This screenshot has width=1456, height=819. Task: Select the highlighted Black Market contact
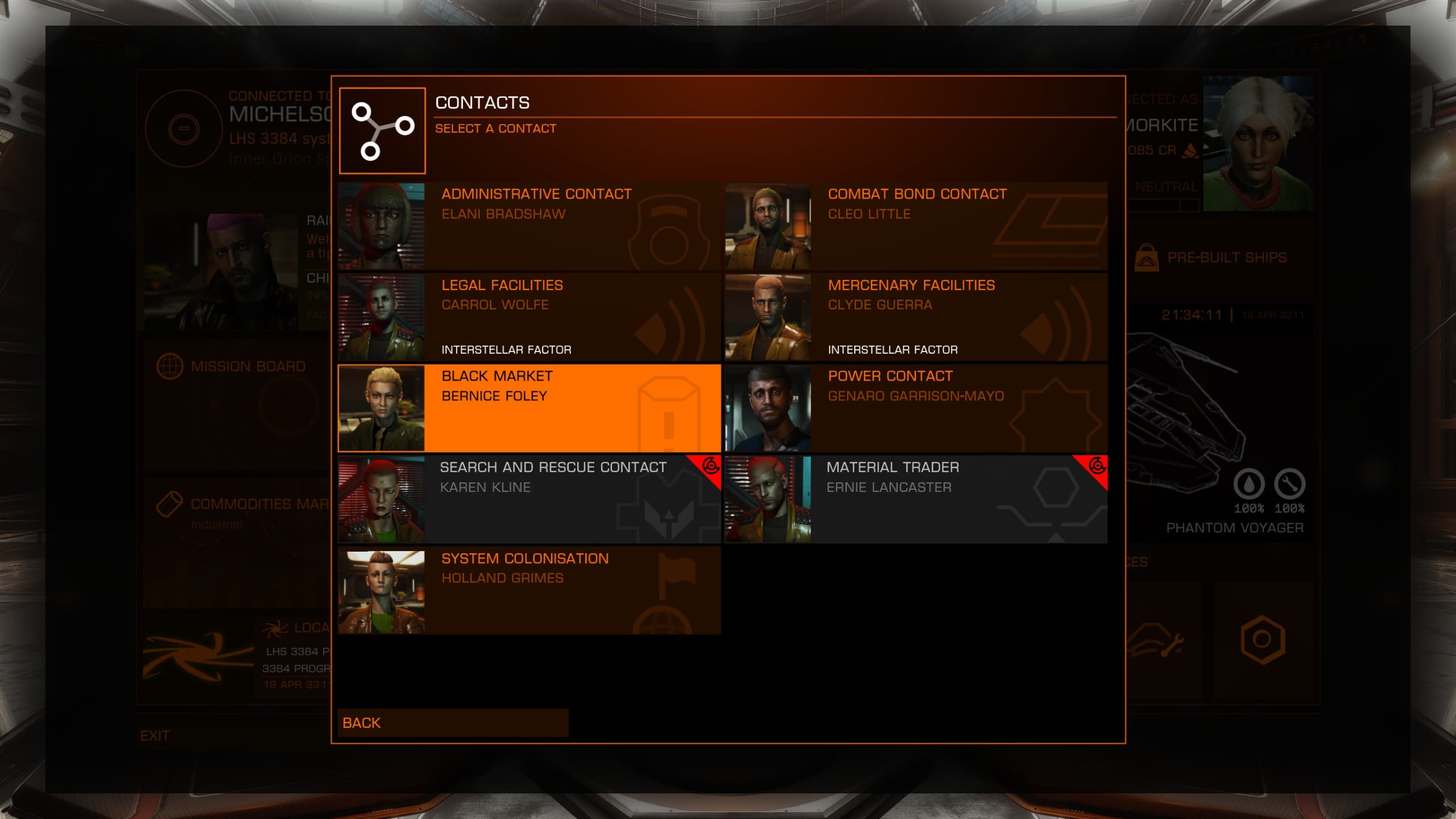pos(529,408)
